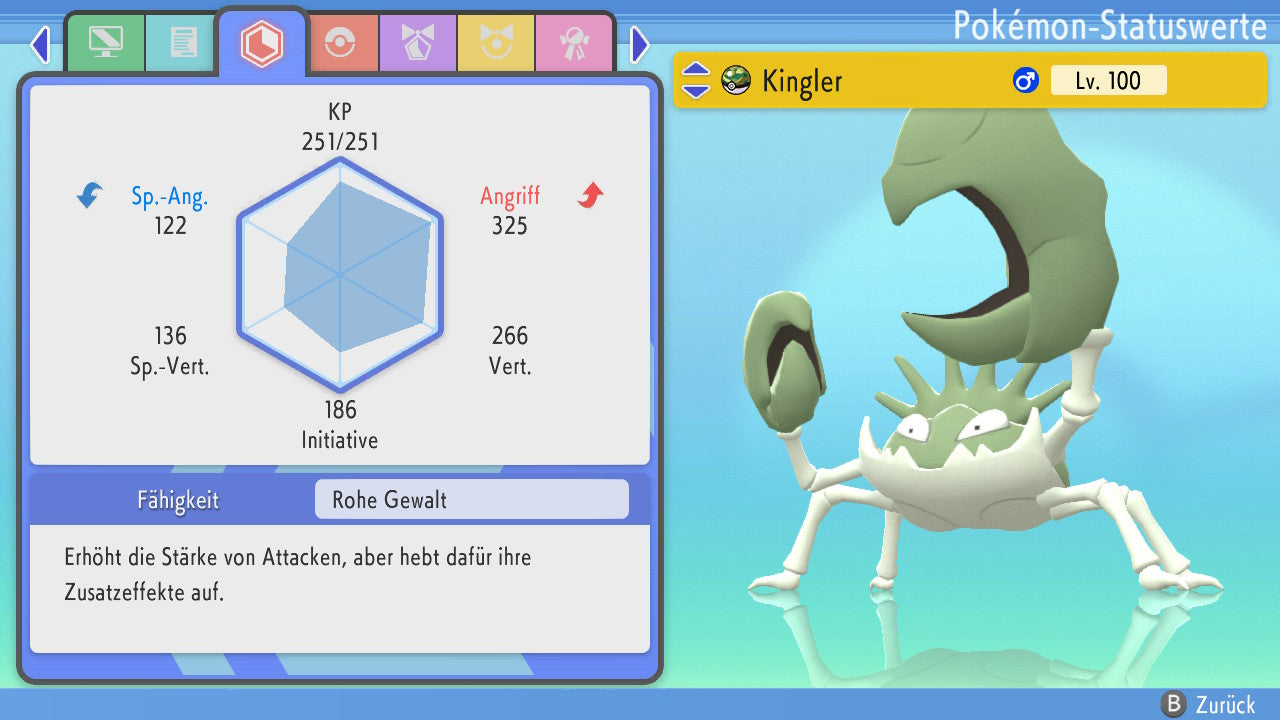
Task: Click the right arrow beside the tabs
Action: pos(640,44)
